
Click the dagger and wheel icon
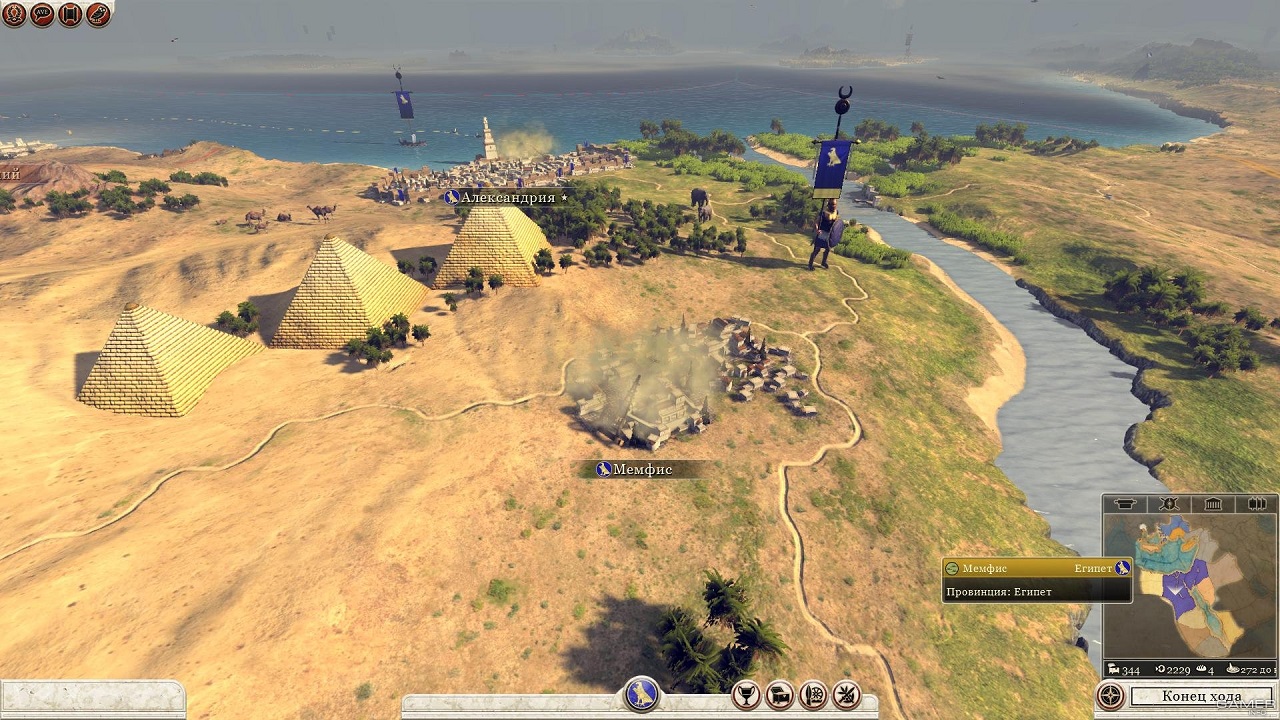[x=813, y=694]
